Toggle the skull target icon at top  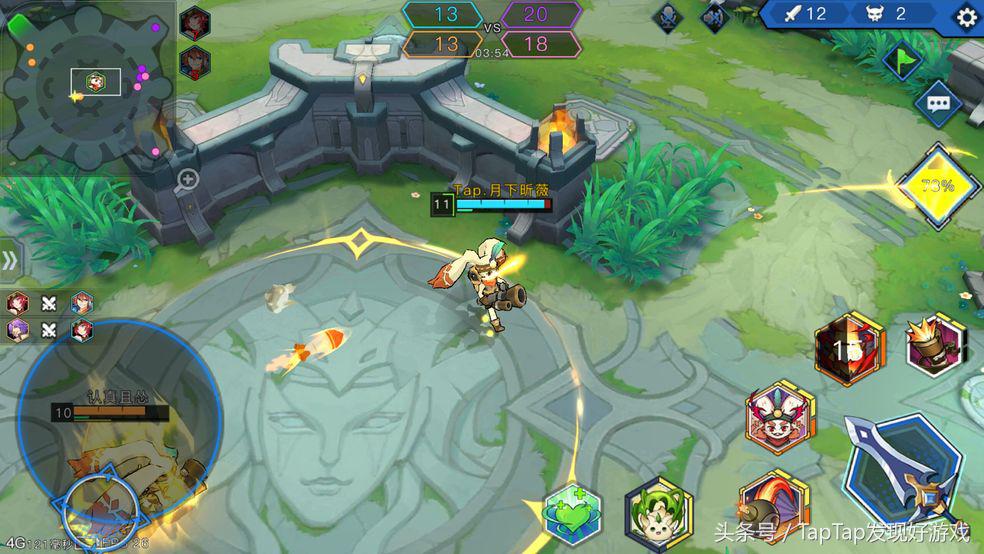click(668, 17)
